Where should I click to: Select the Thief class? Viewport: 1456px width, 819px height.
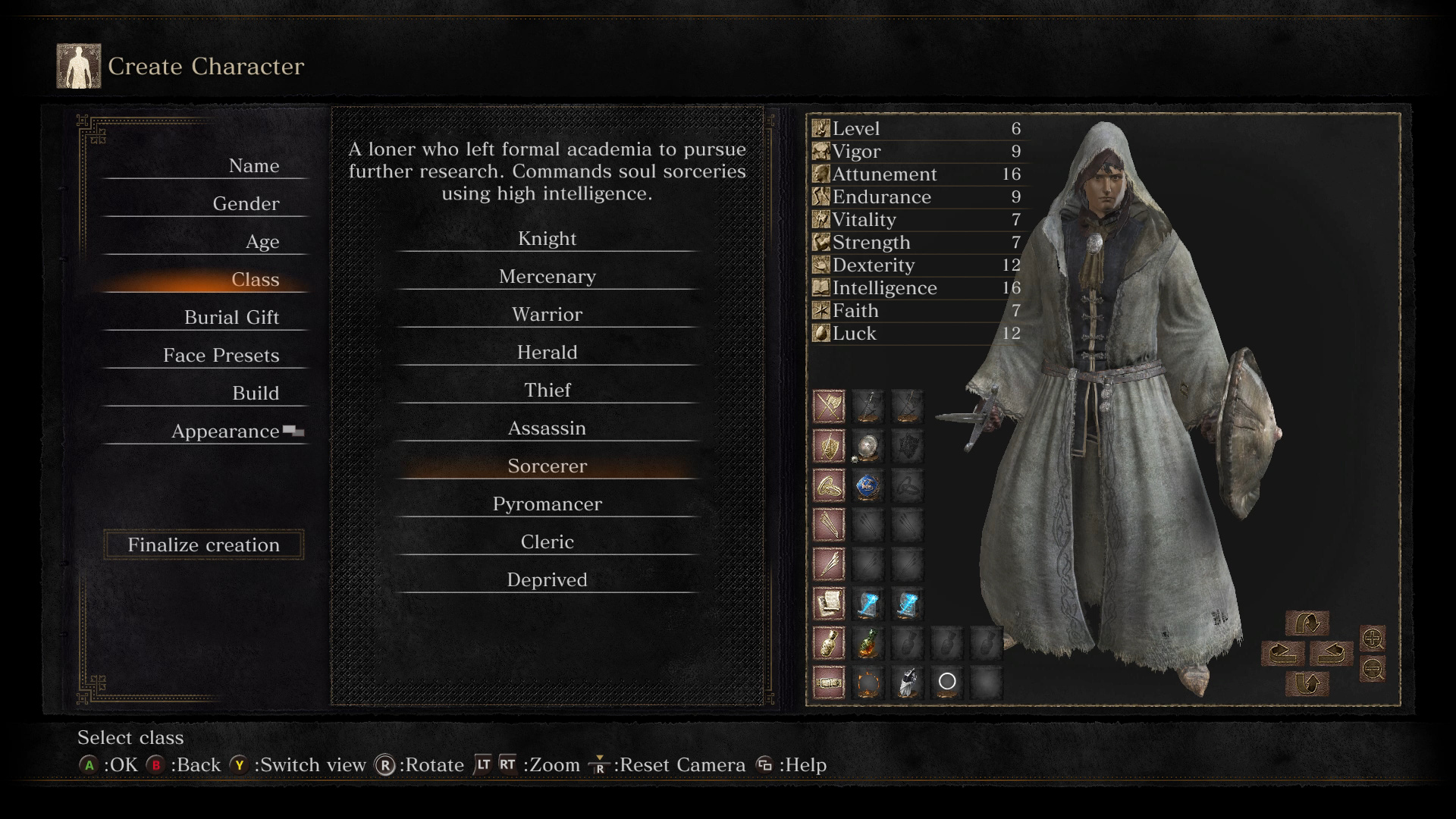(x=547, y=391)
